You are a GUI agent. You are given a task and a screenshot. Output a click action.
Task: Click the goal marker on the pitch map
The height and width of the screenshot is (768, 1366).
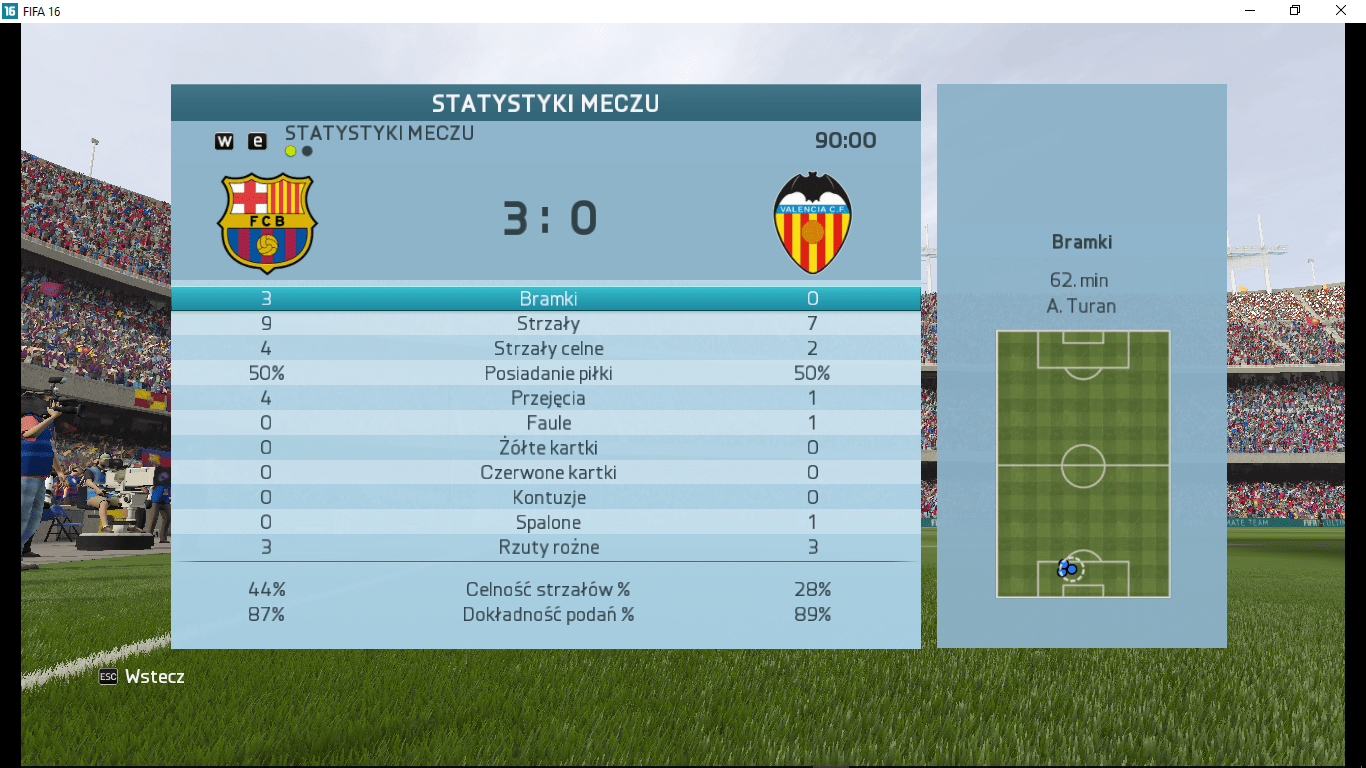coord(1068,568)
